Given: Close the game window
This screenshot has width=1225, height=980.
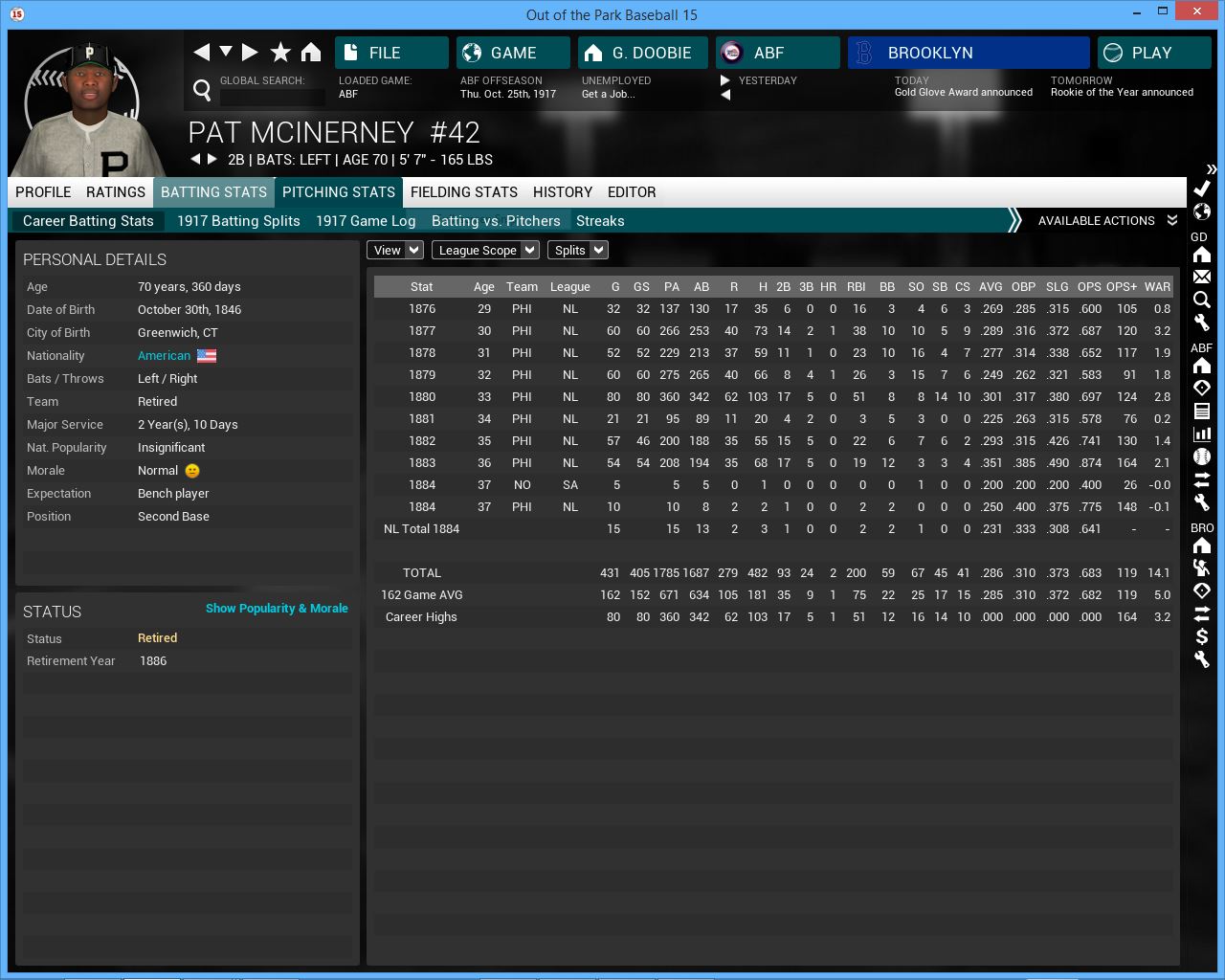Looking at the screenshot, I should 1197,11.
